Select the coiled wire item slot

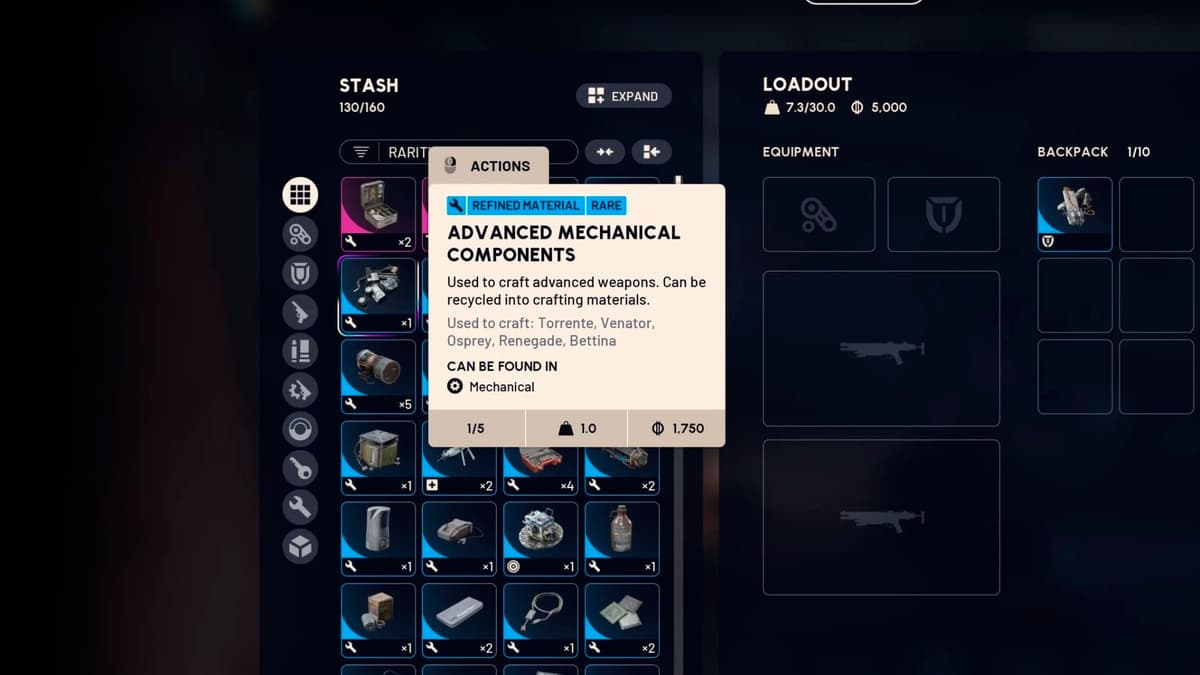tap(540, 620)
